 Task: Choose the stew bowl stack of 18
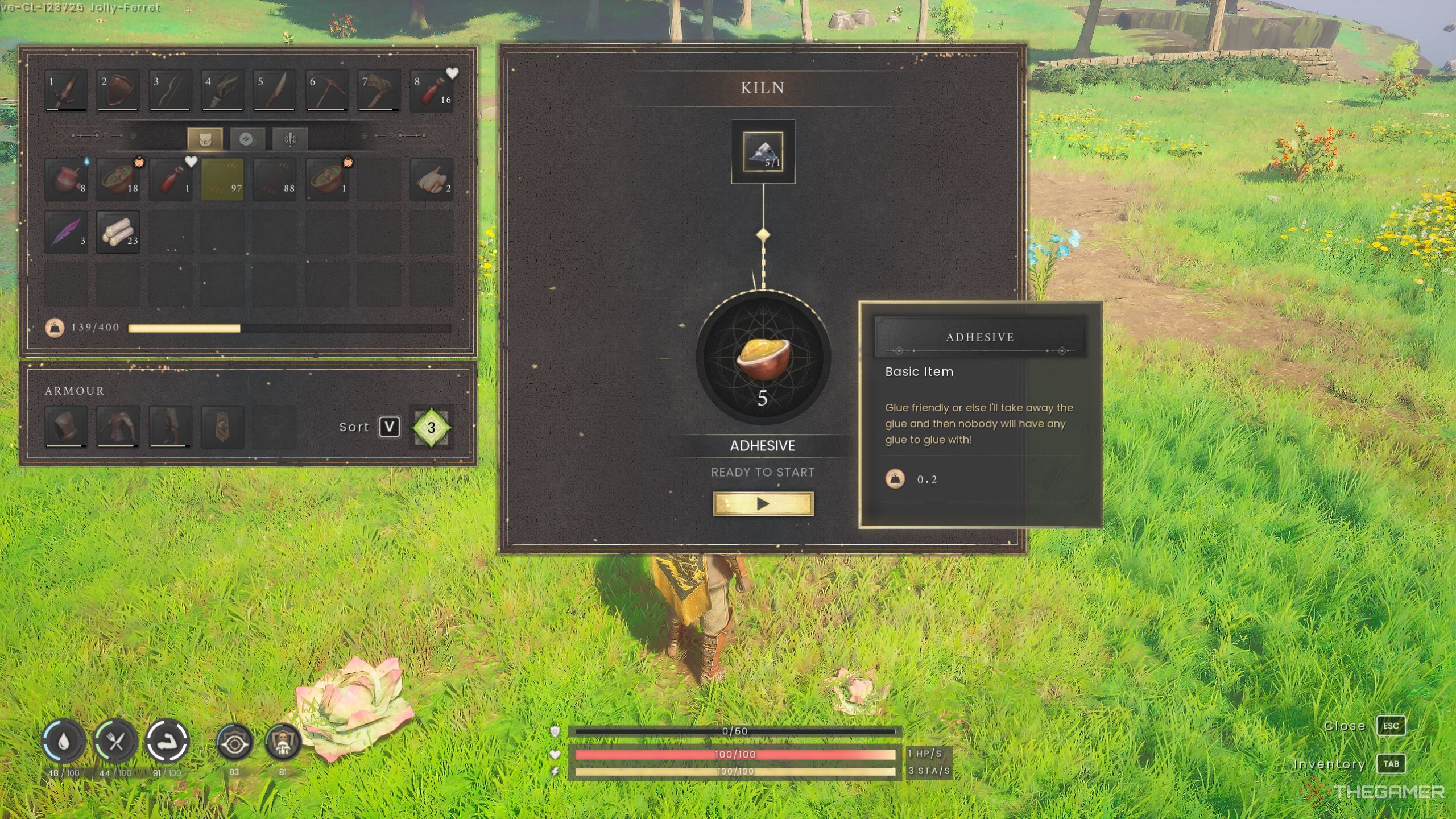click(x=118, y=180)
